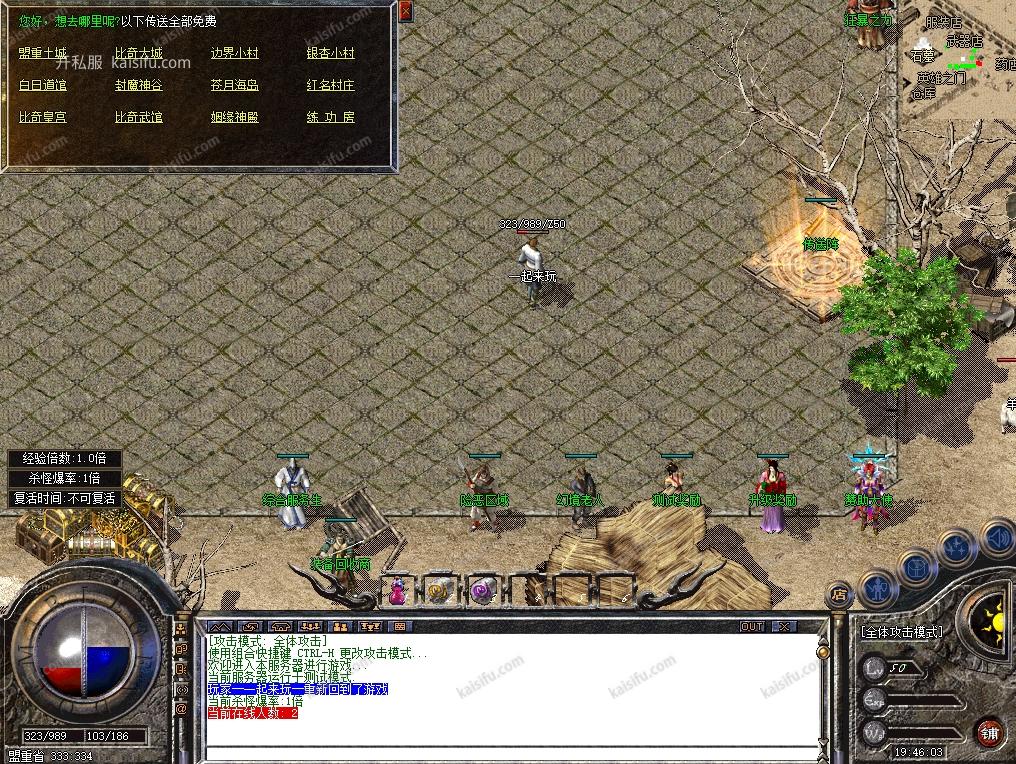This screenshot has width=1016, height=764.
Task: Close the teleport dialog with the red X
Action: [x=405, y=11]
